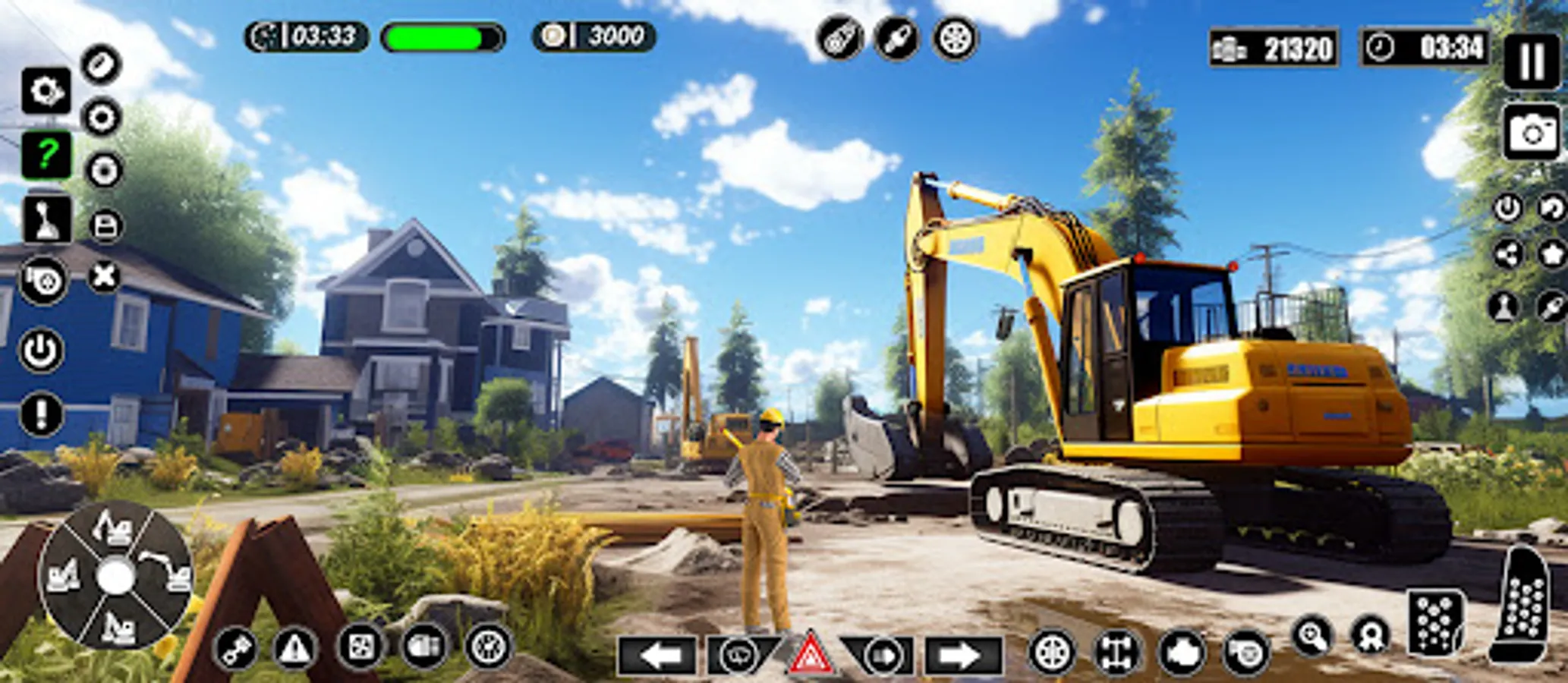Toggle the green help question mark
The height and width of the screenshot is (683, 1568).
[x=46, y=154]
